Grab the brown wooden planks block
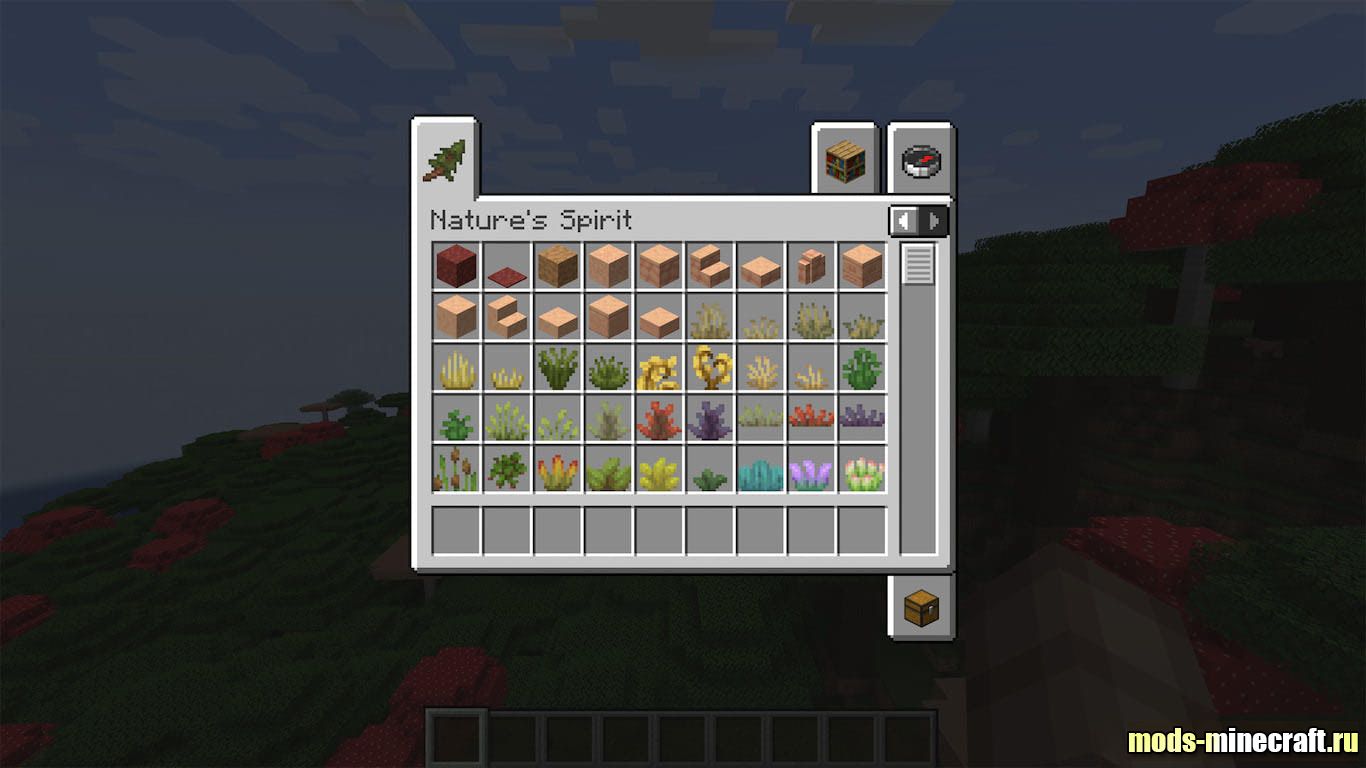 [x=558, y=266]
